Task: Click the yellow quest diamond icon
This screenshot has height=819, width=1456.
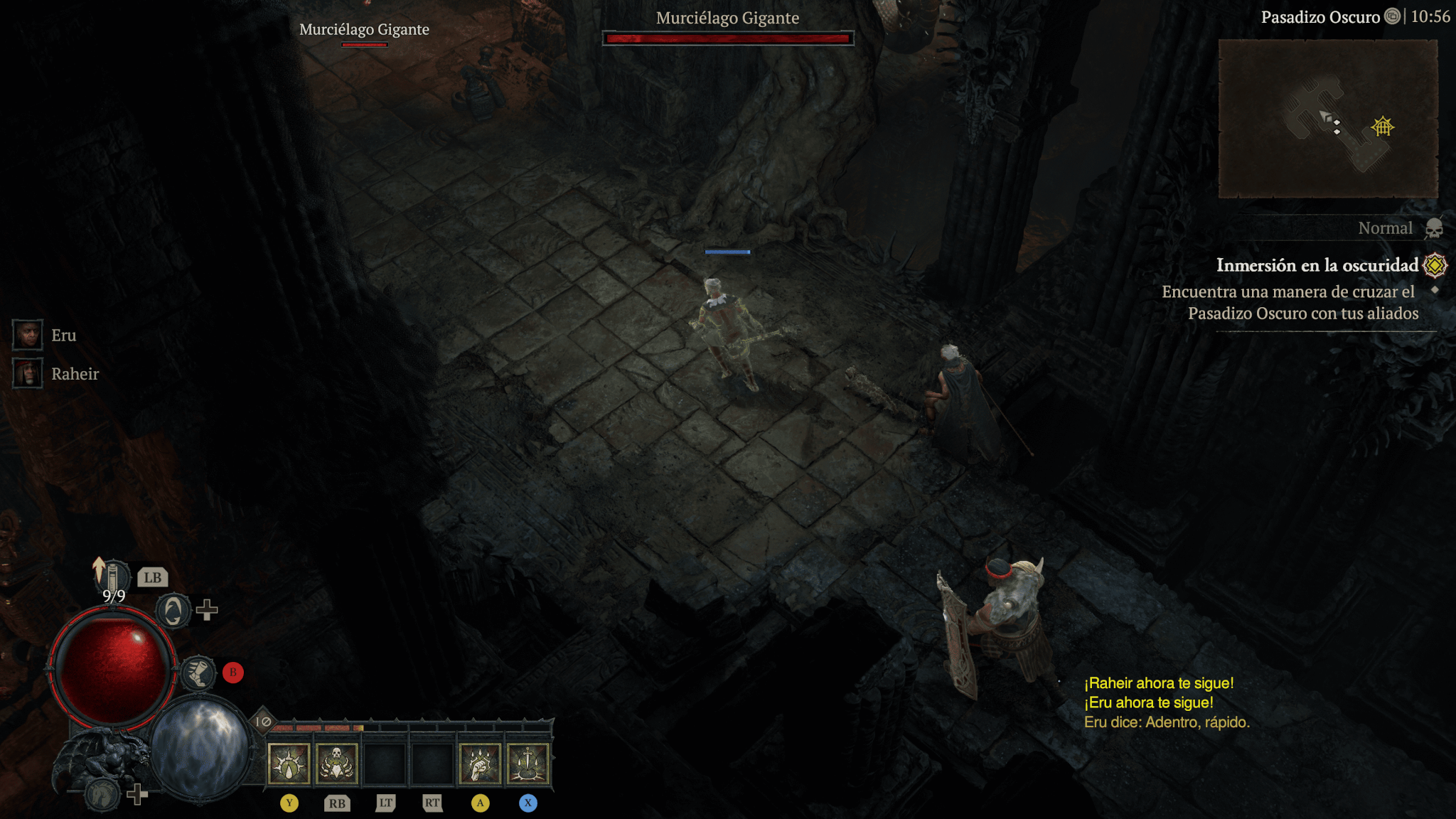Action: [1435, 265]
